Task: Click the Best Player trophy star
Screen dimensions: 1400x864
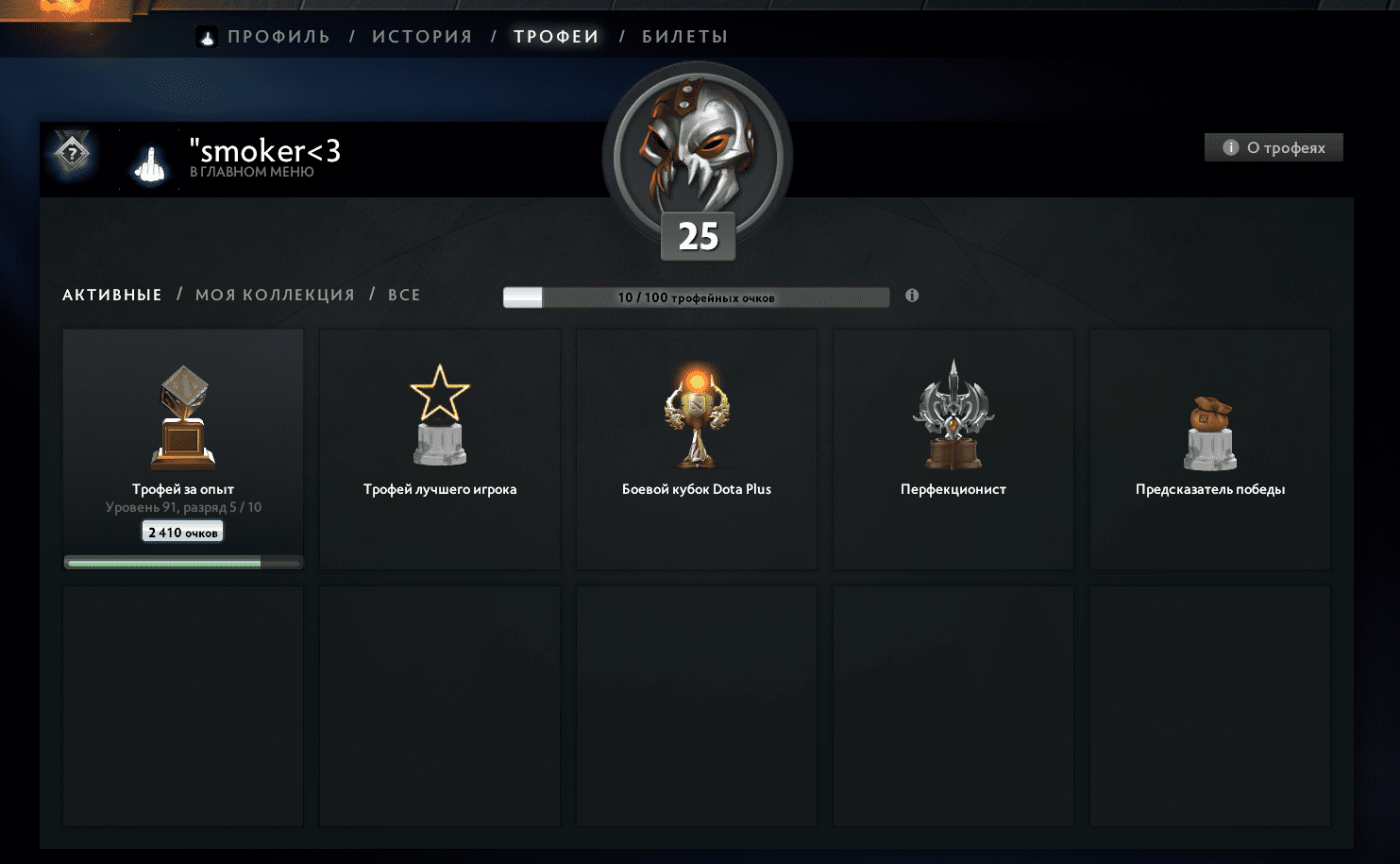Action: point(439,415)
